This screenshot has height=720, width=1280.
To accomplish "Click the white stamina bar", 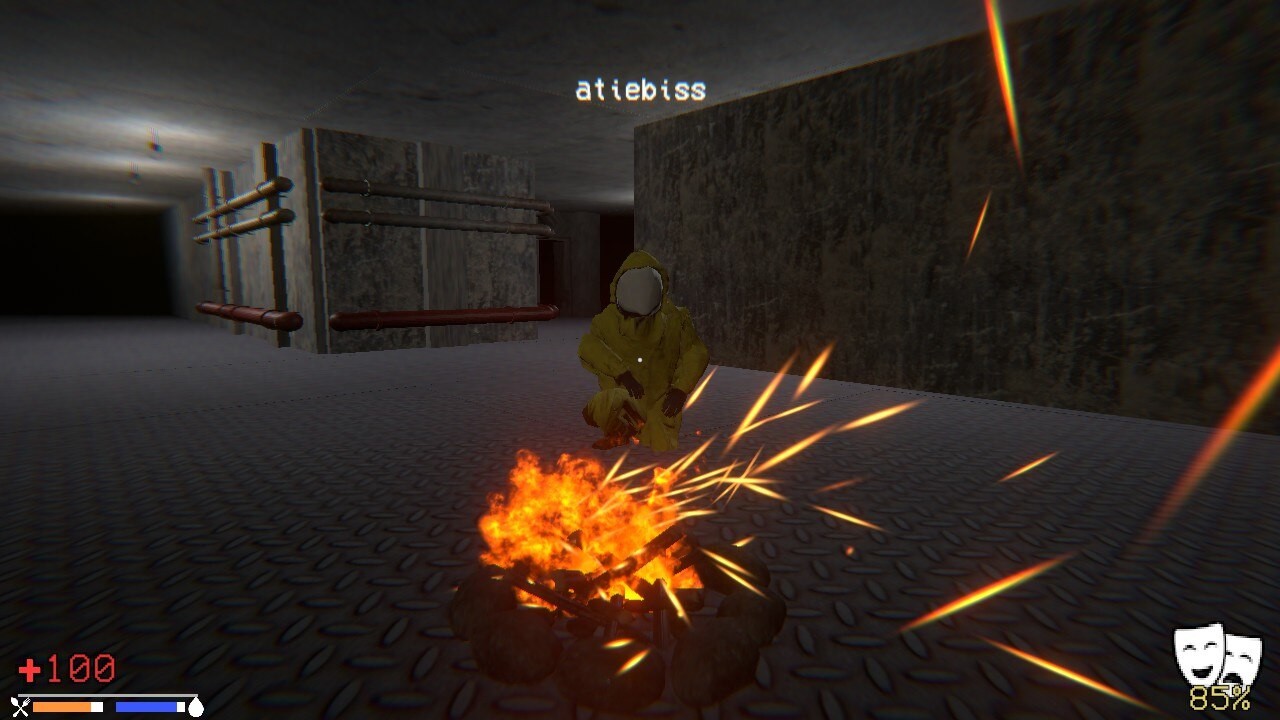I will [108, 696].
